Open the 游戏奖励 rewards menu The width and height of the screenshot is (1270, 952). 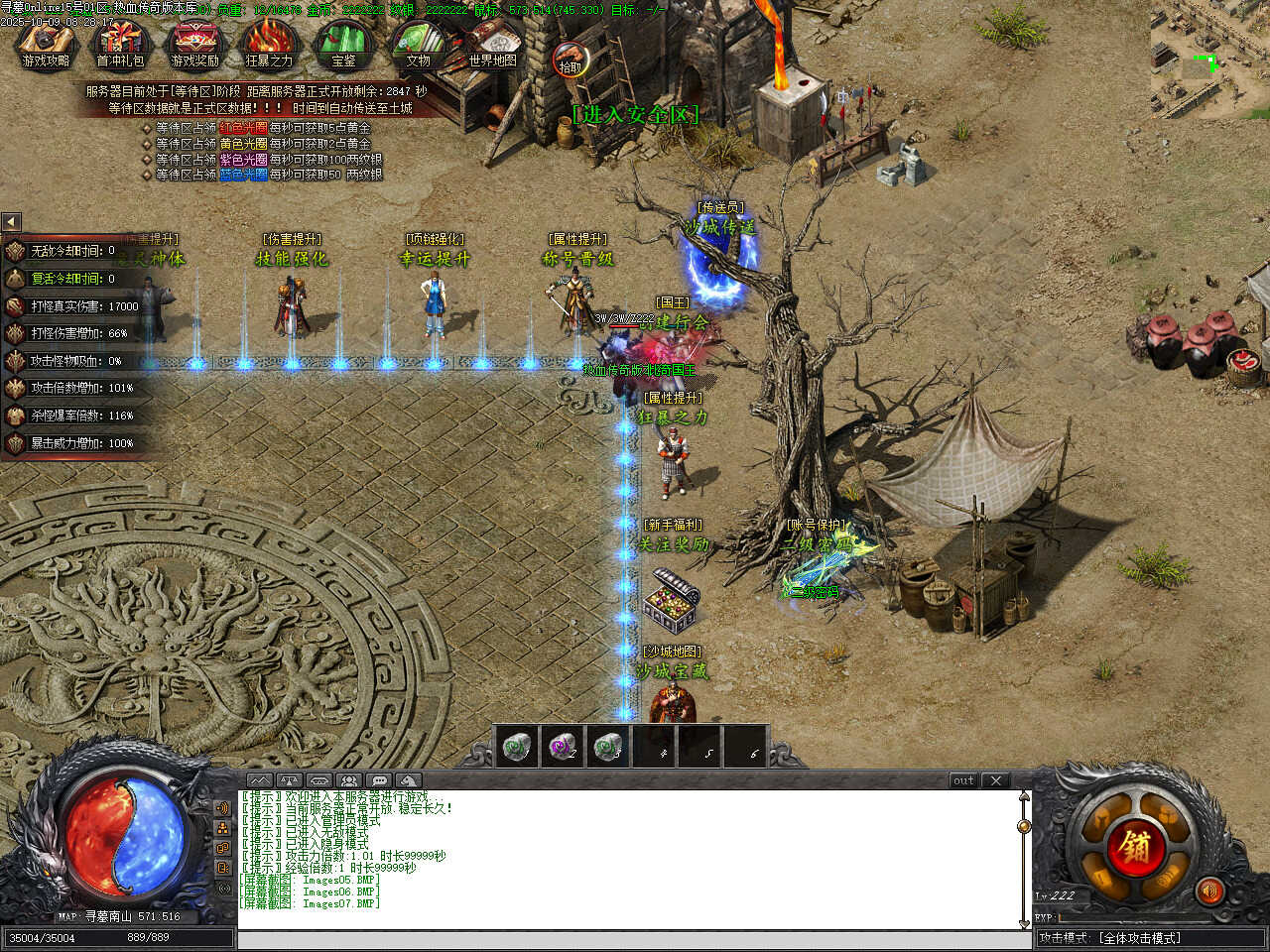coord(194,45)
